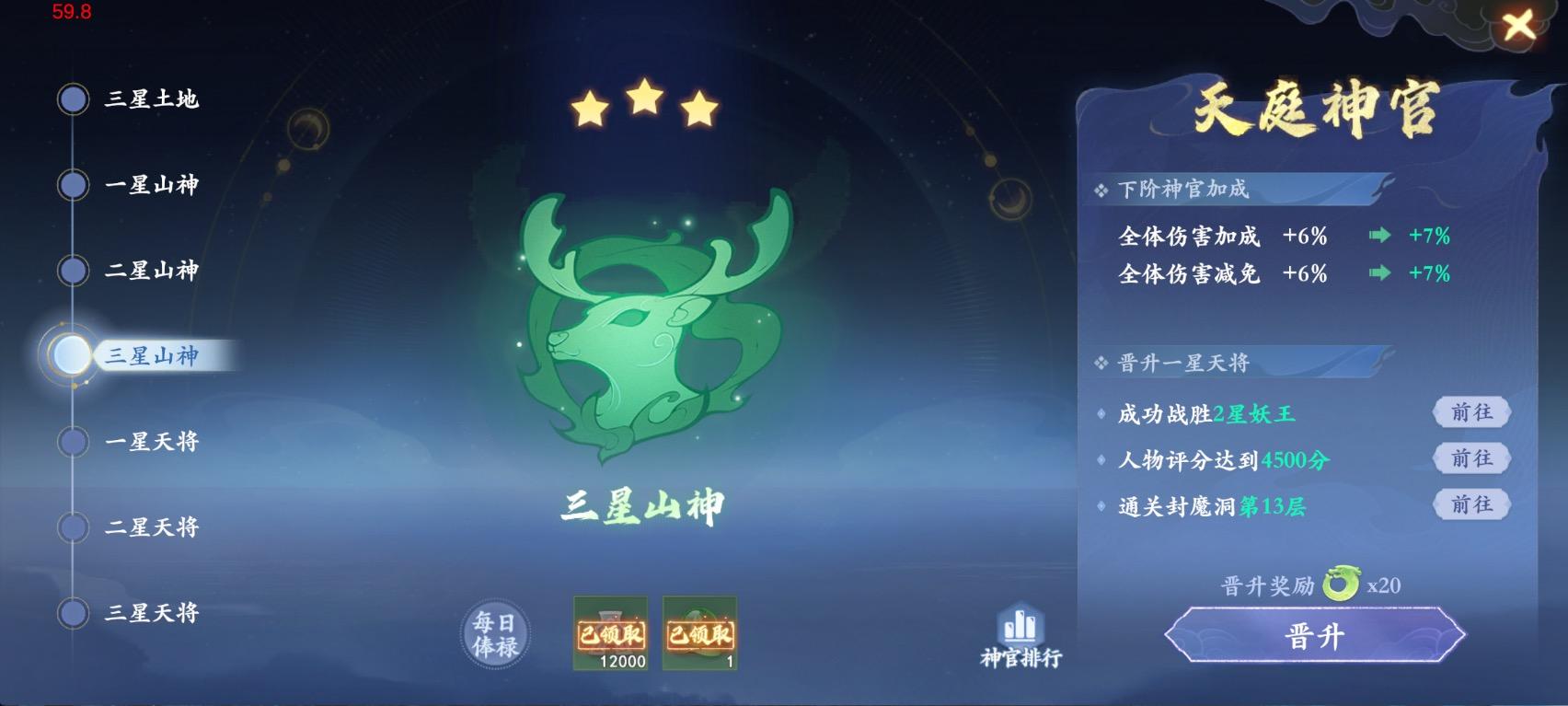
Task: Claim the jade ring reward icon
Action: 700,635
